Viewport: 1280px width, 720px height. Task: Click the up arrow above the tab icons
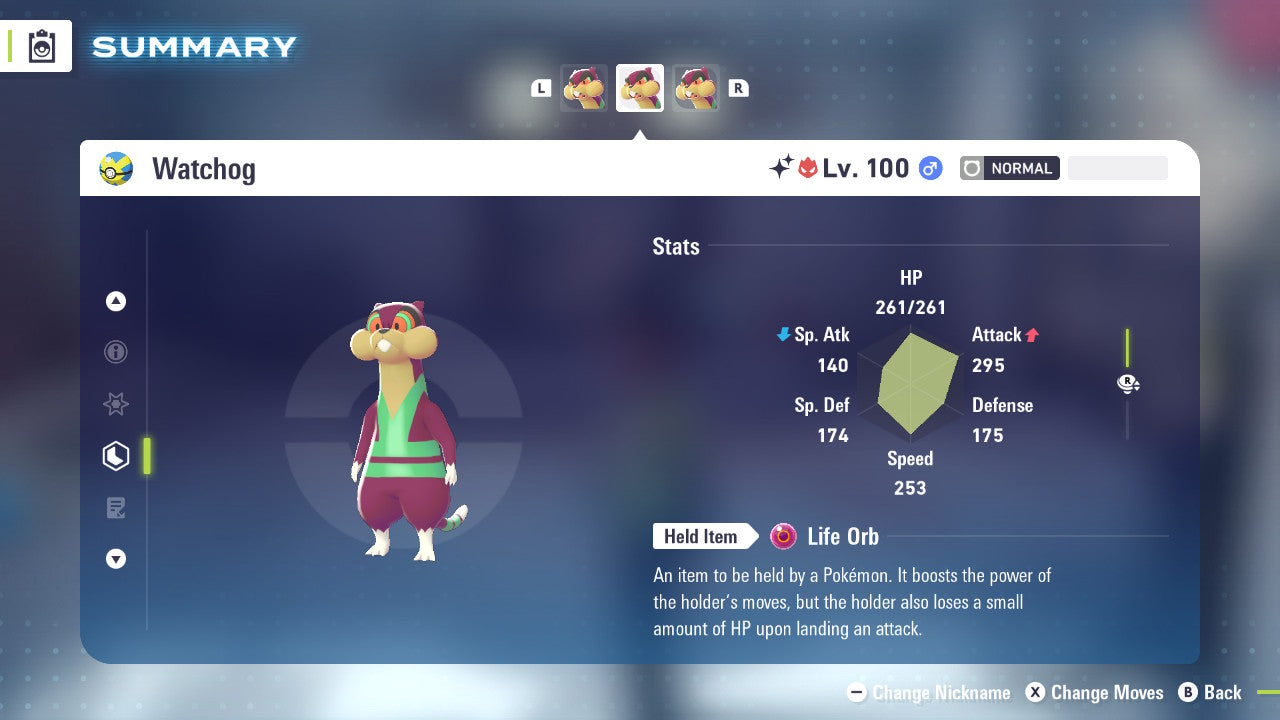116,301
